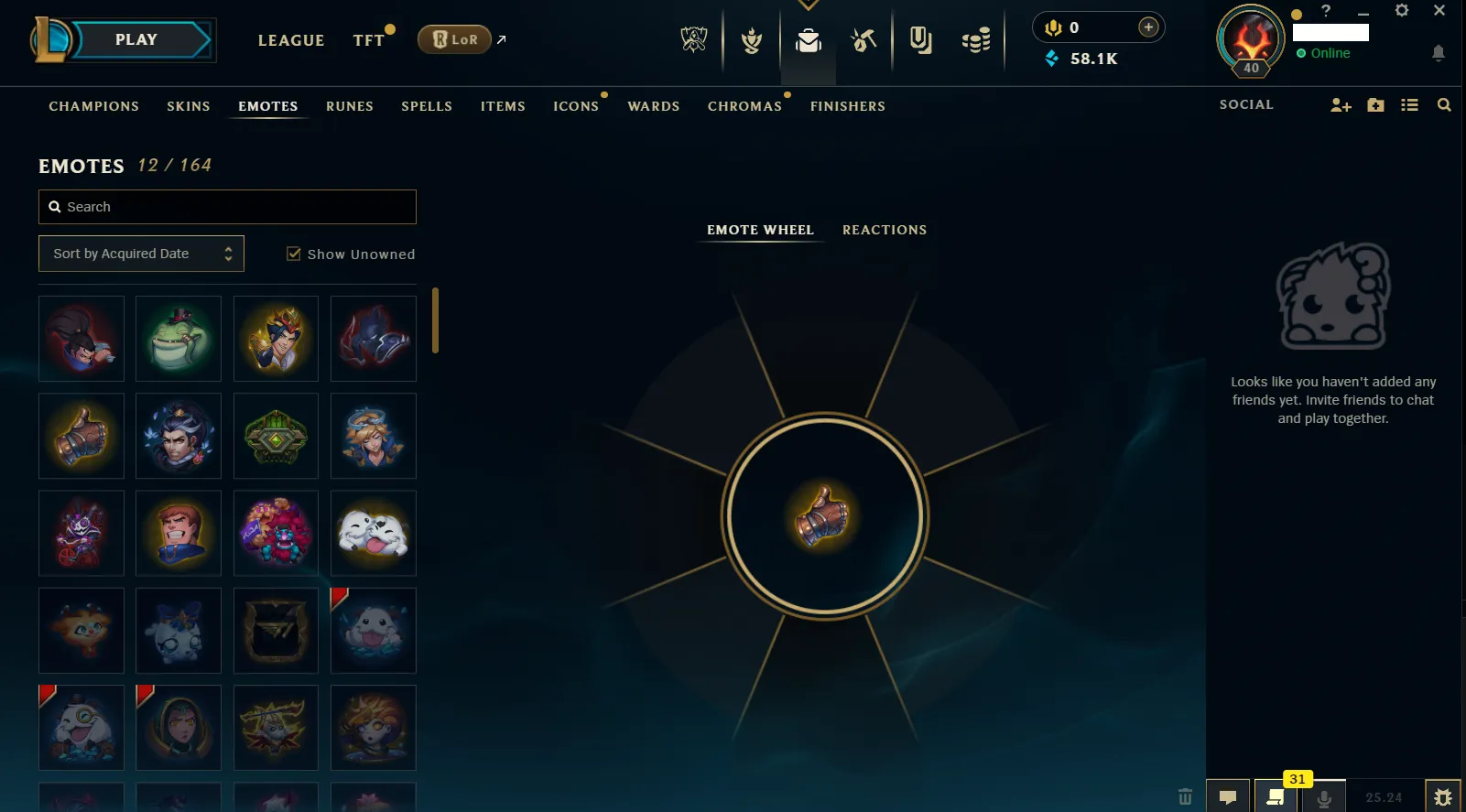Select the CHROMAS tab
This screenshot has width=1466, height=812.
(x=744, y=105)
